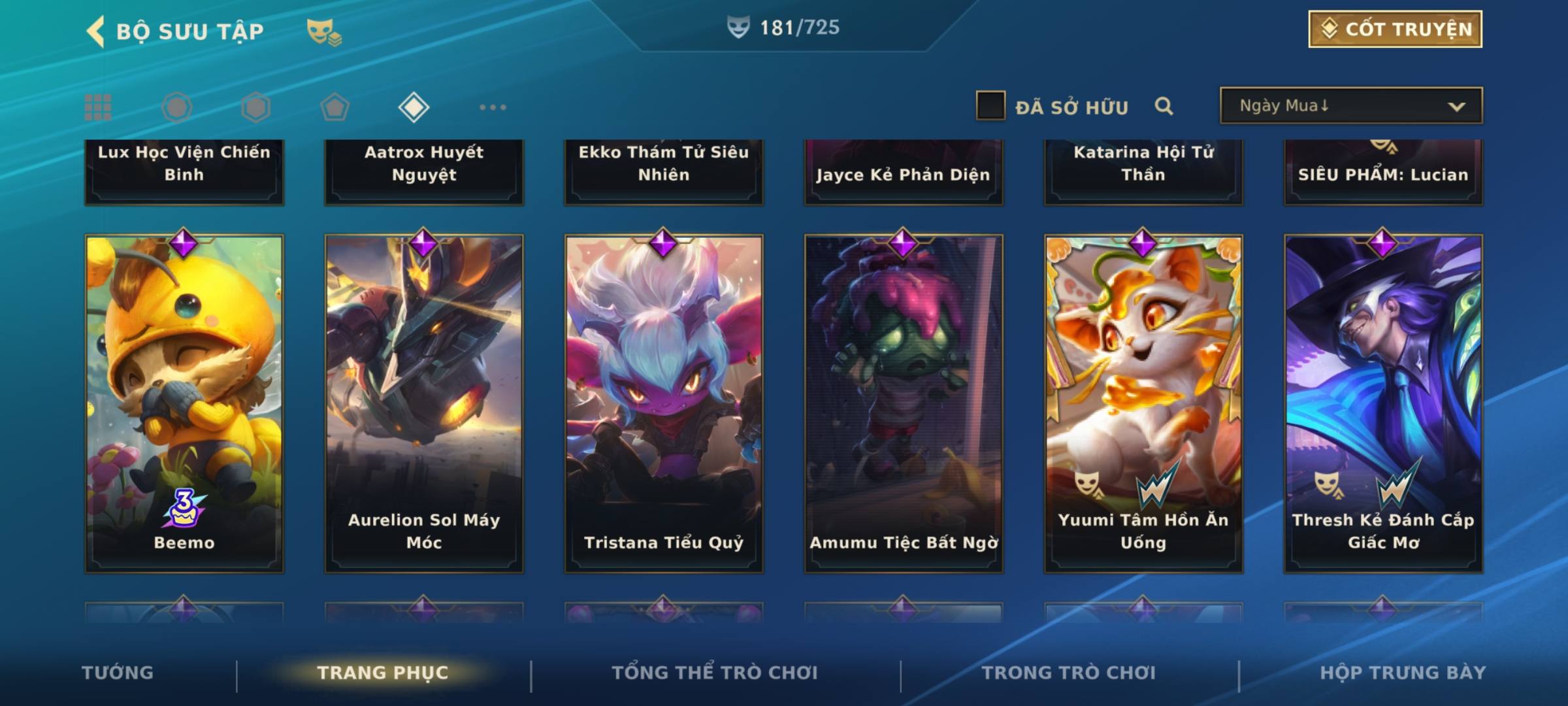Open the skin search magnifier
This screenshot has height=706, width=1568.
1164,106
